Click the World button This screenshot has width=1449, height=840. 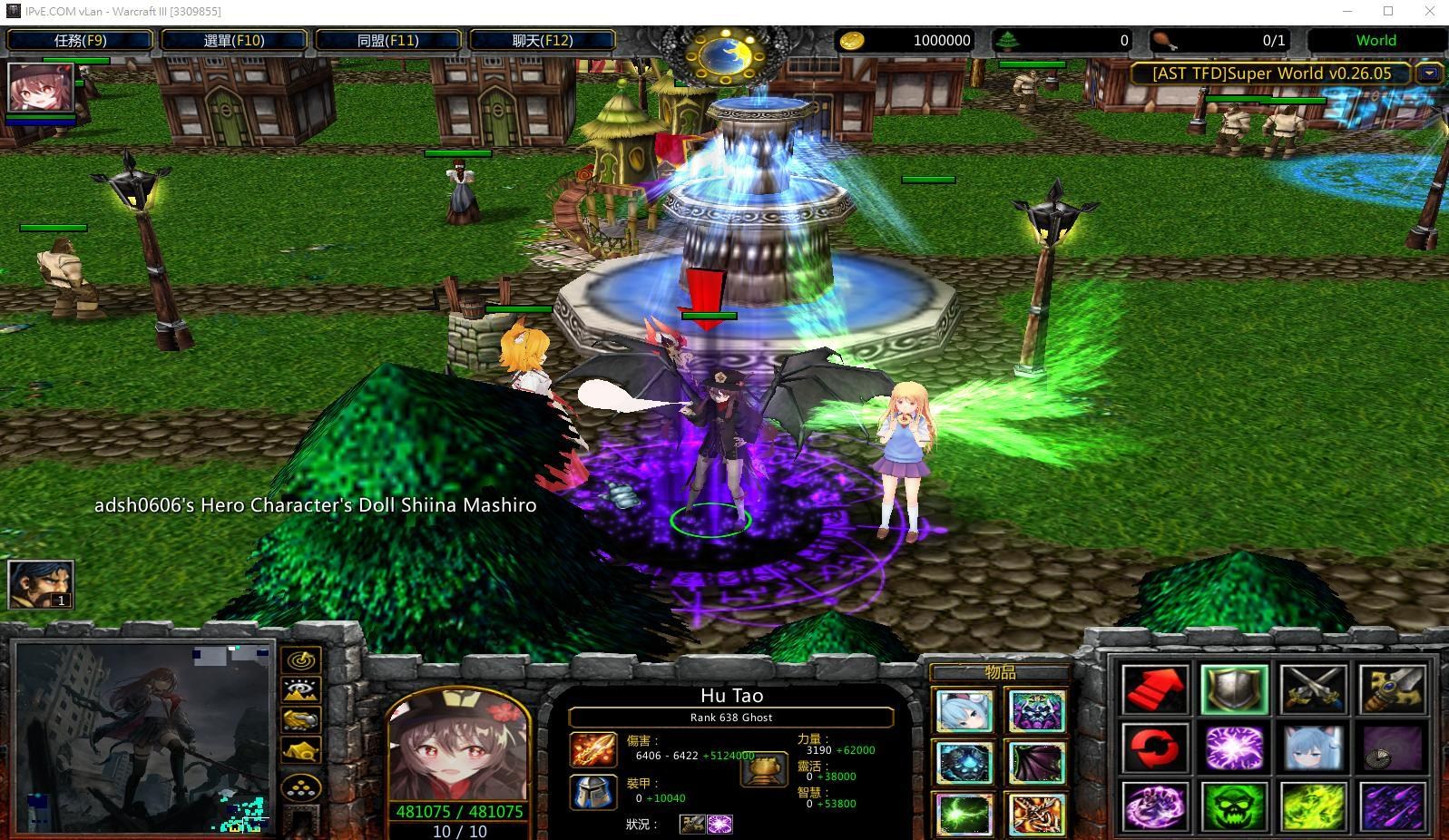coord(1376,40)
